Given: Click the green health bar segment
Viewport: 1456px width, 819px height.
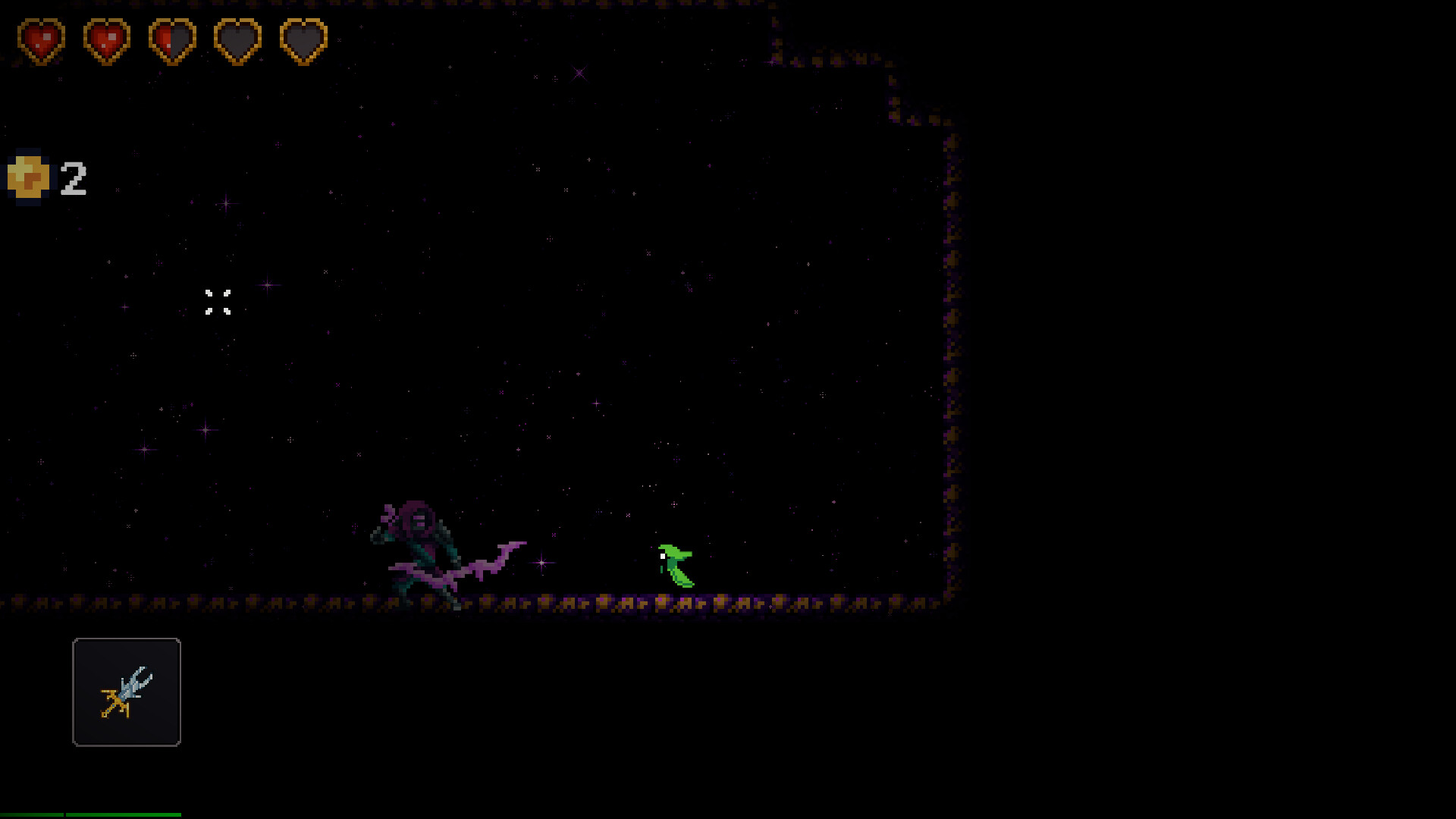Looking at the screenshot, I should pyautogui.click(x=30, y=815).
